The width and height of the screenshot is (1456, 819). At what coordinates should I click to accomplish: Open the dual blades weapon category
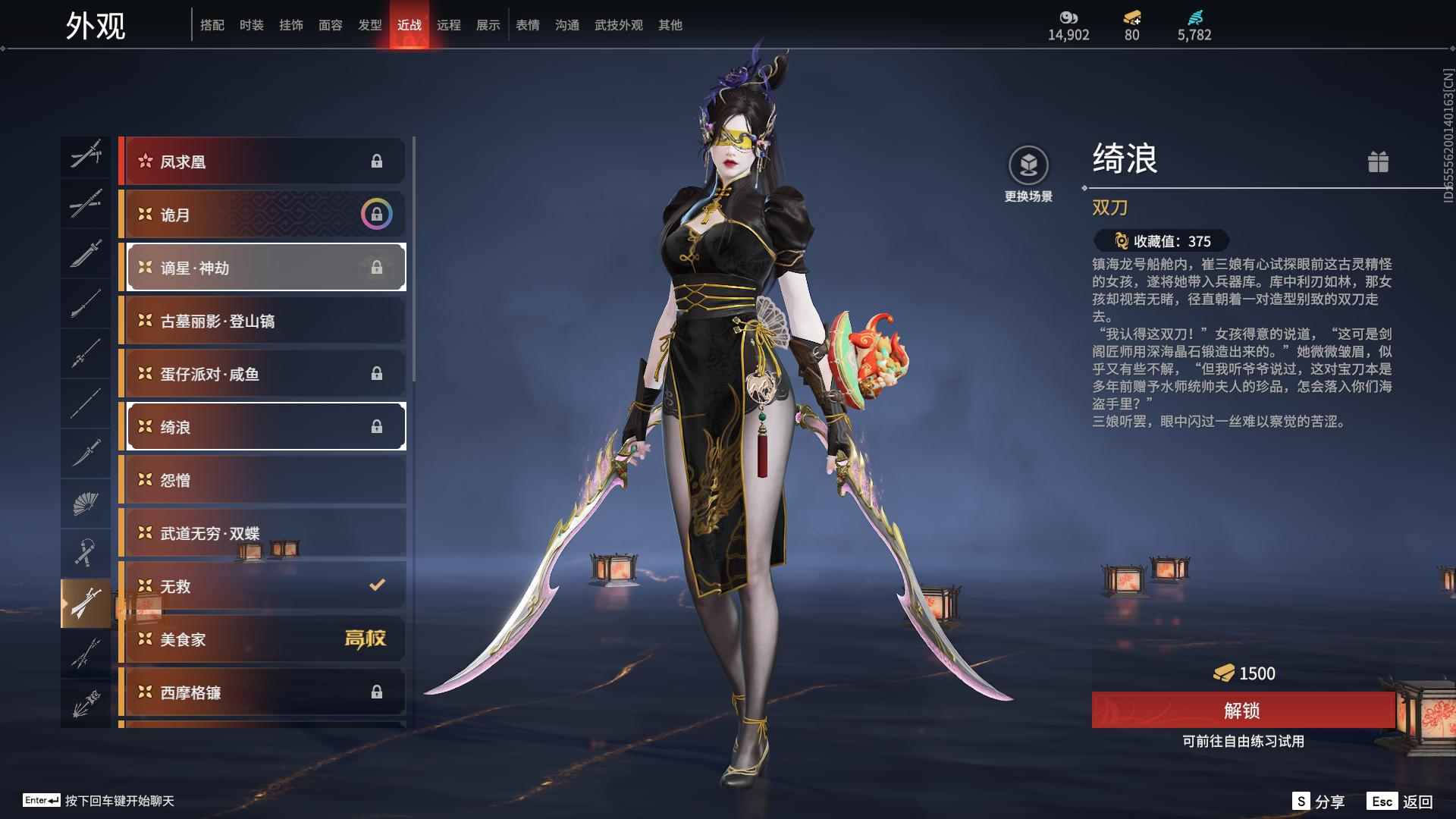click(86, 601)
